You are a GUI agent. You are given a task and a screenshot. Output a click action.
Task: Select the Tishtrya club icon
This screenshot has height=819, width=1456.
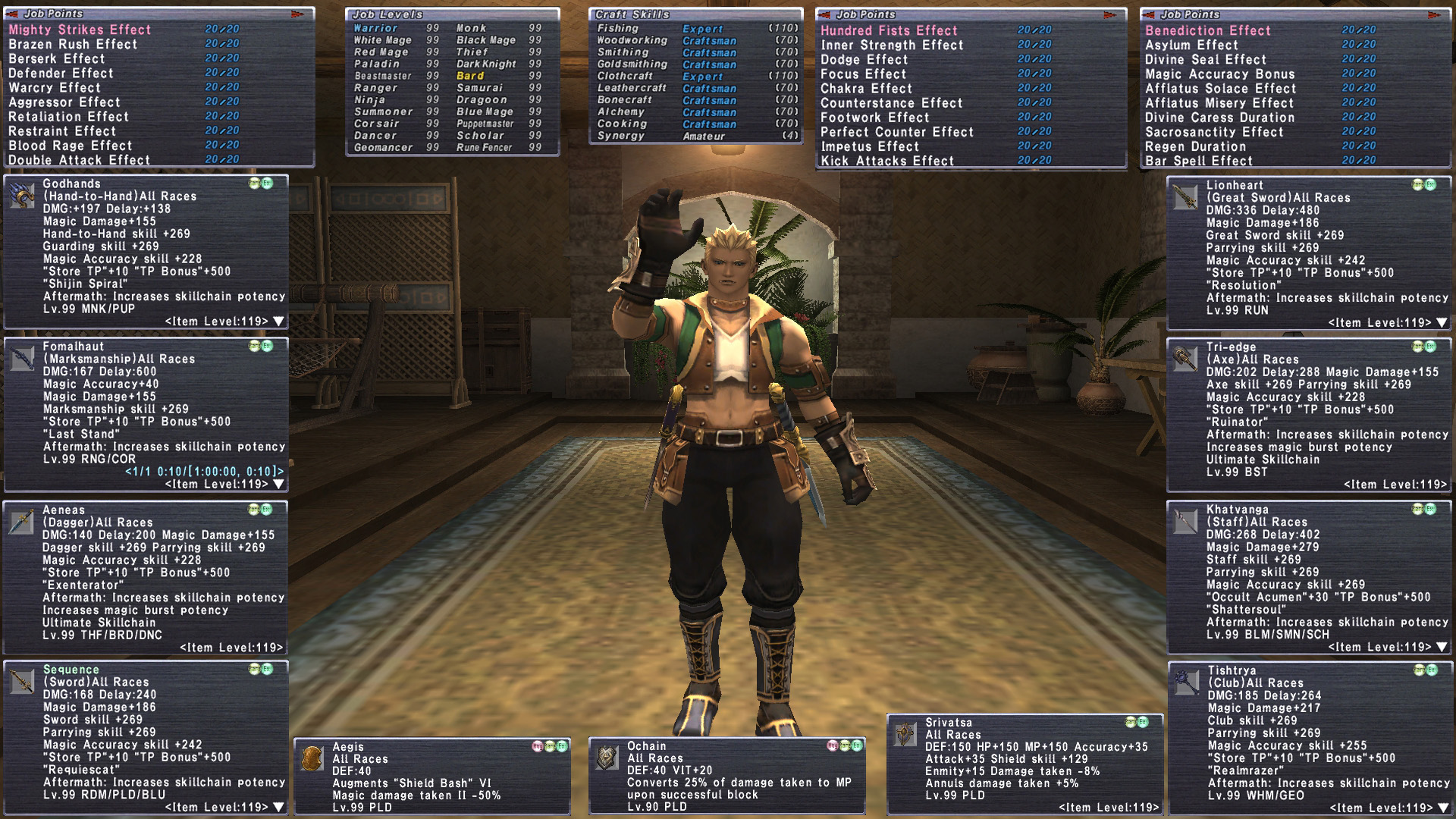click(1185, 681)
